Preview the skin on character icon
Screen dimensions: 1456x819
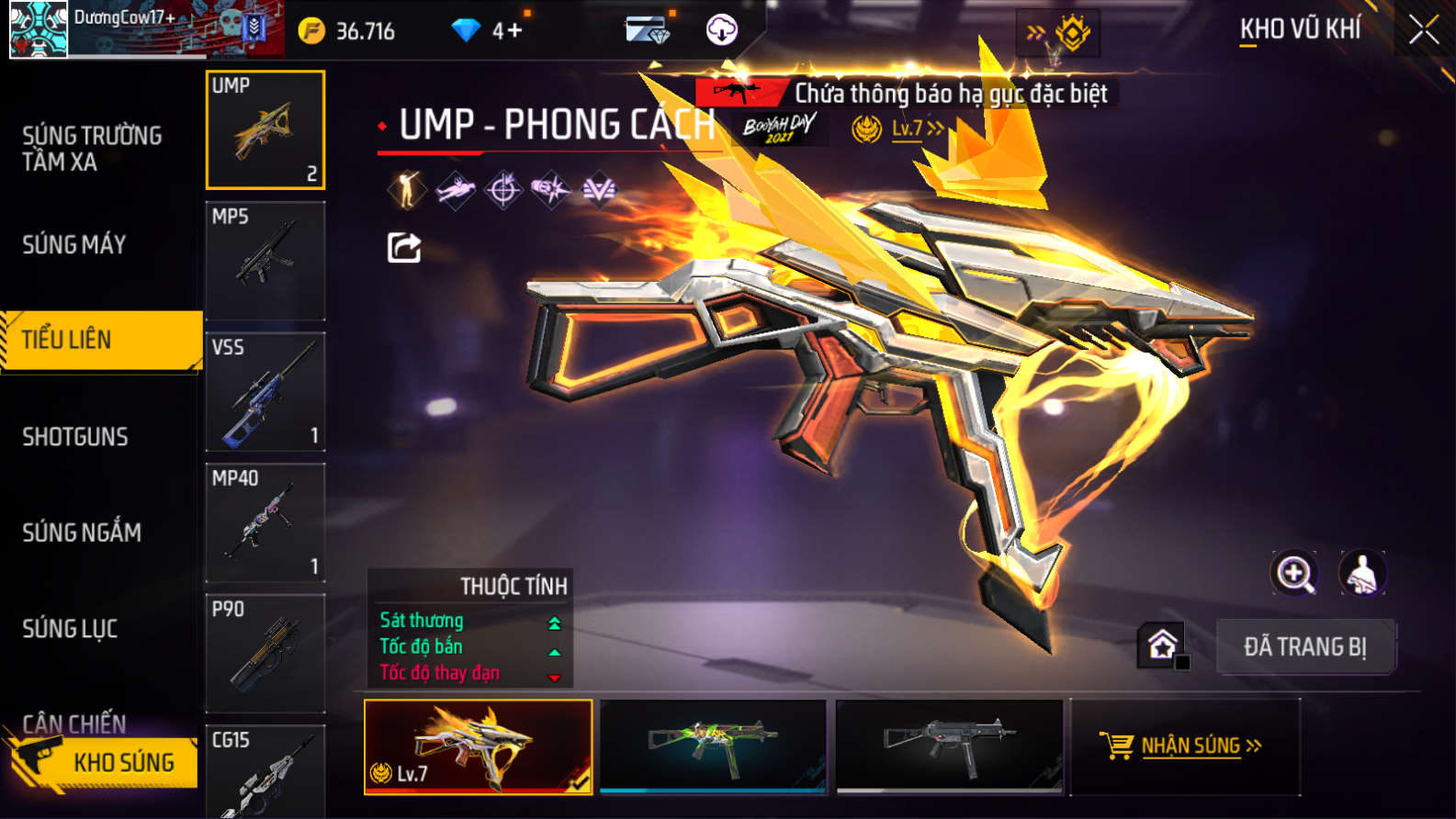pos(1362,574)
